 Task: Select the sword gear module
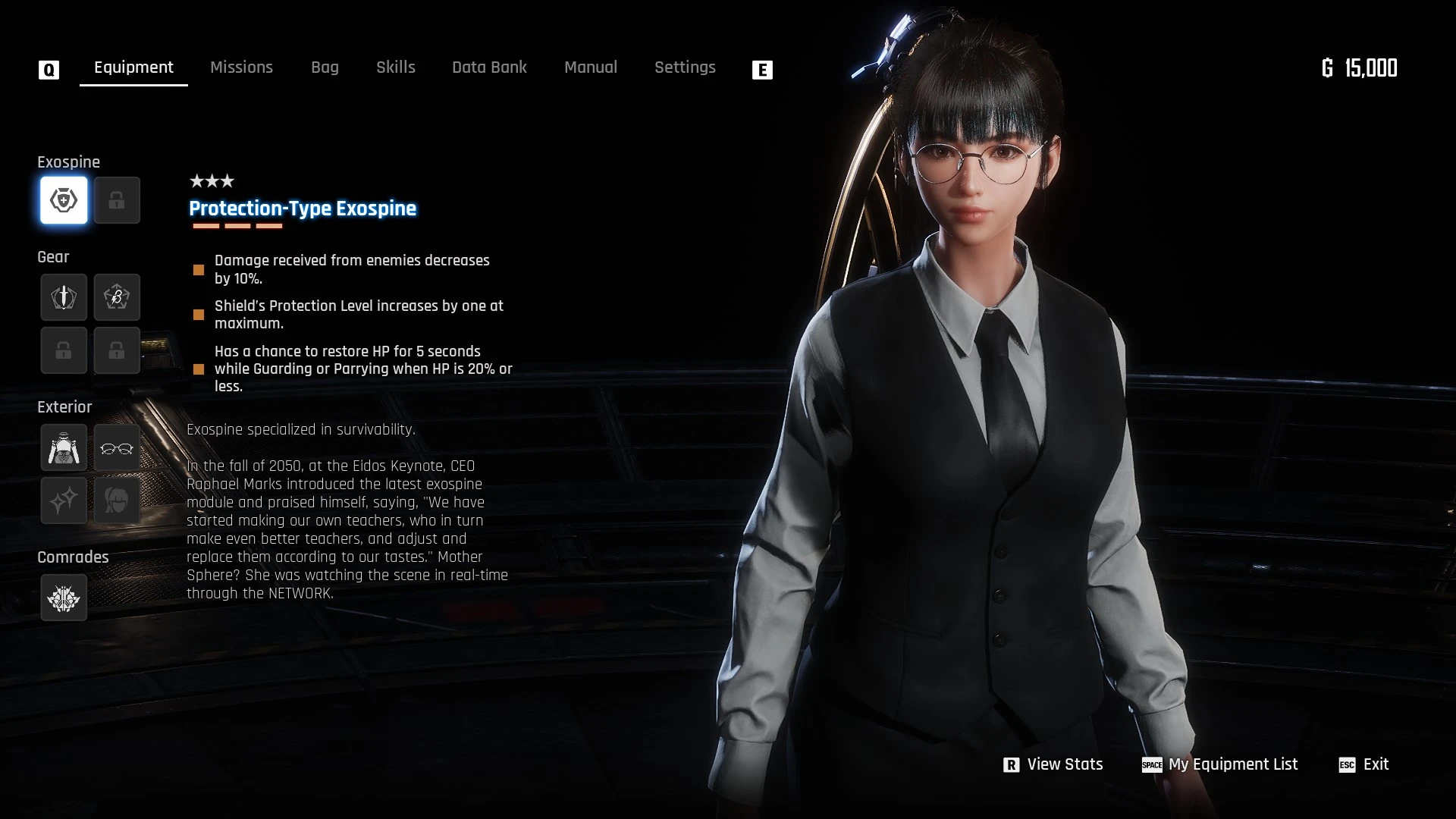coord(64,297)
